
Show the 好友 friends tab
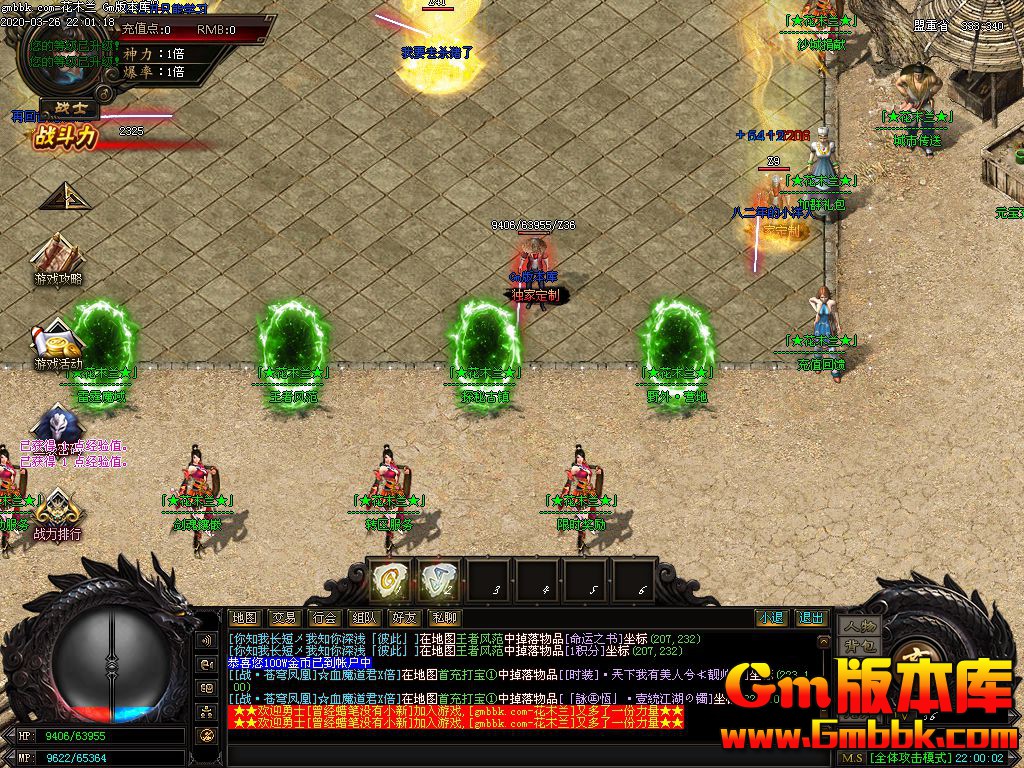coord(404,618)
